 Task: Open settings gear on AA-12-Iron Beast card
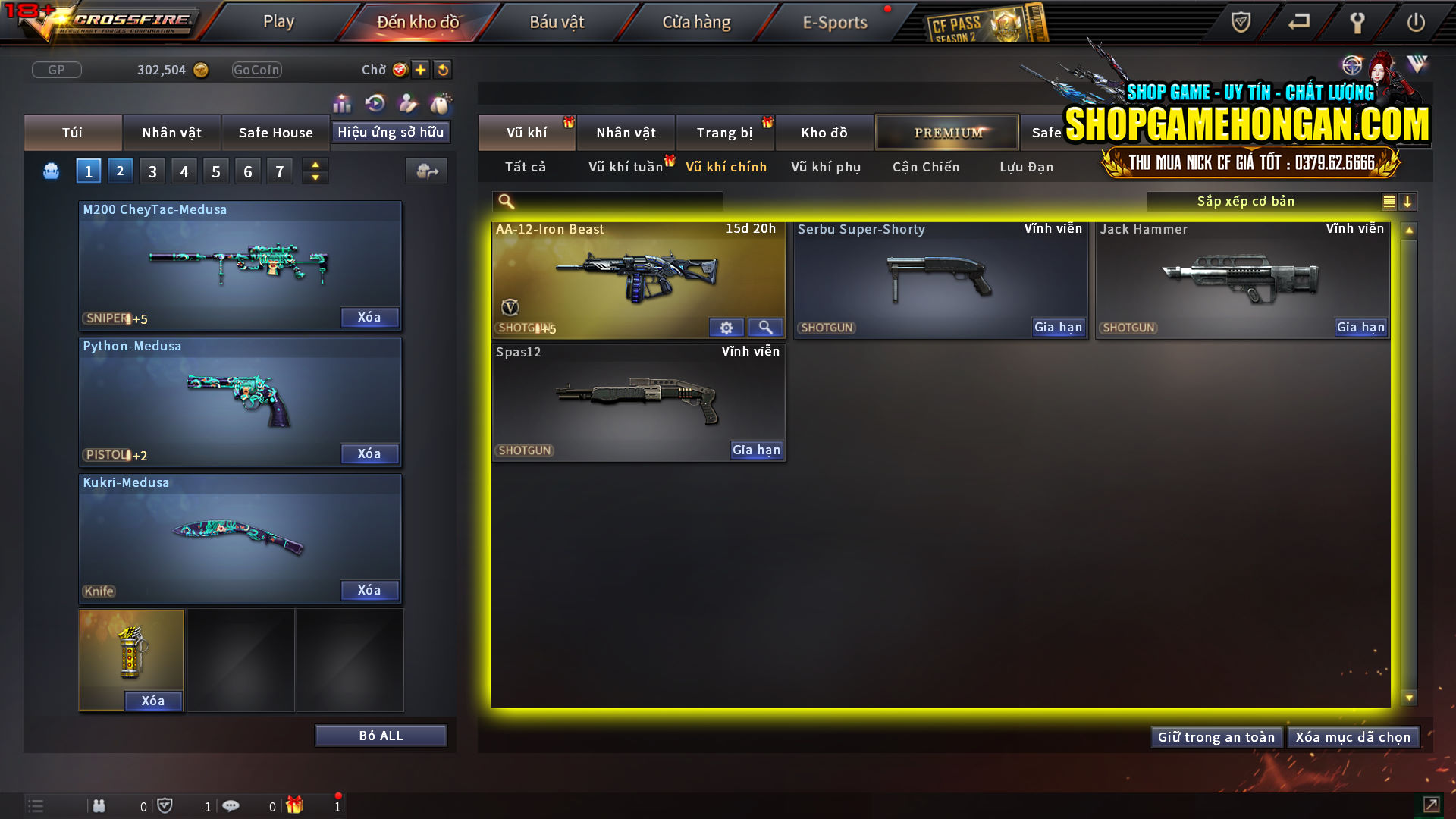click(726, 328)
